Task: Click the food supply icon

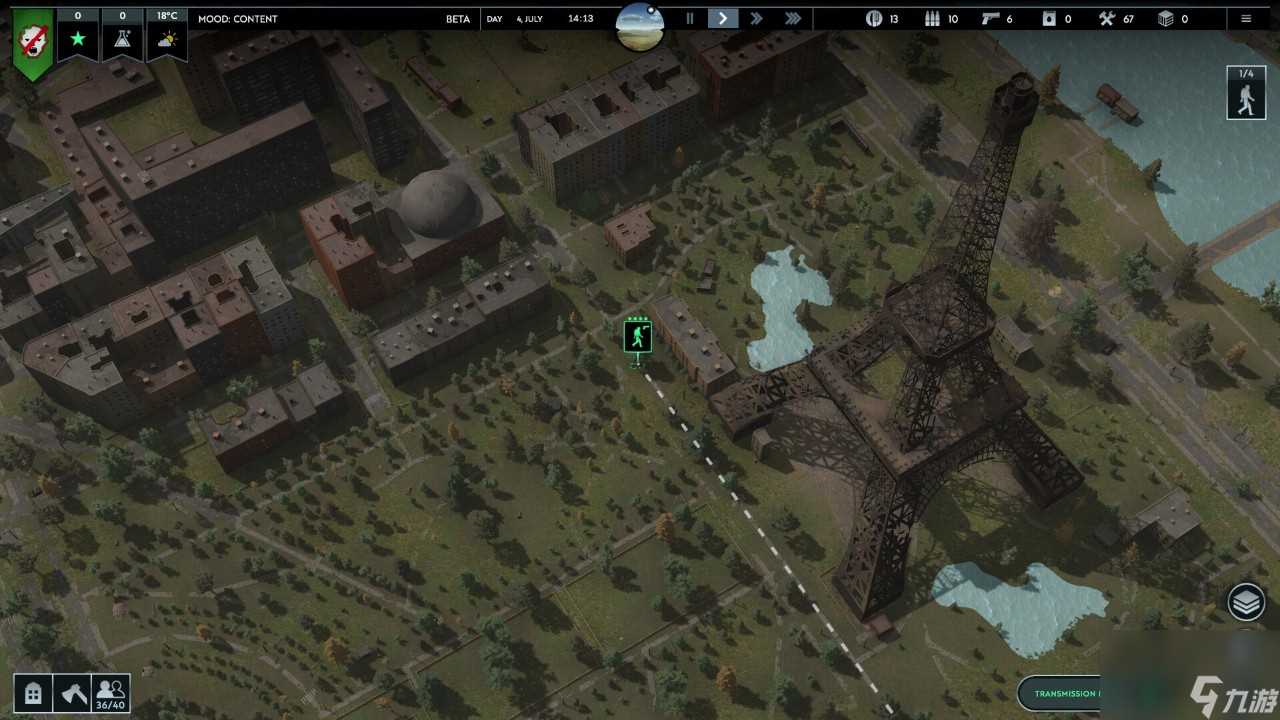Action: 874,18
